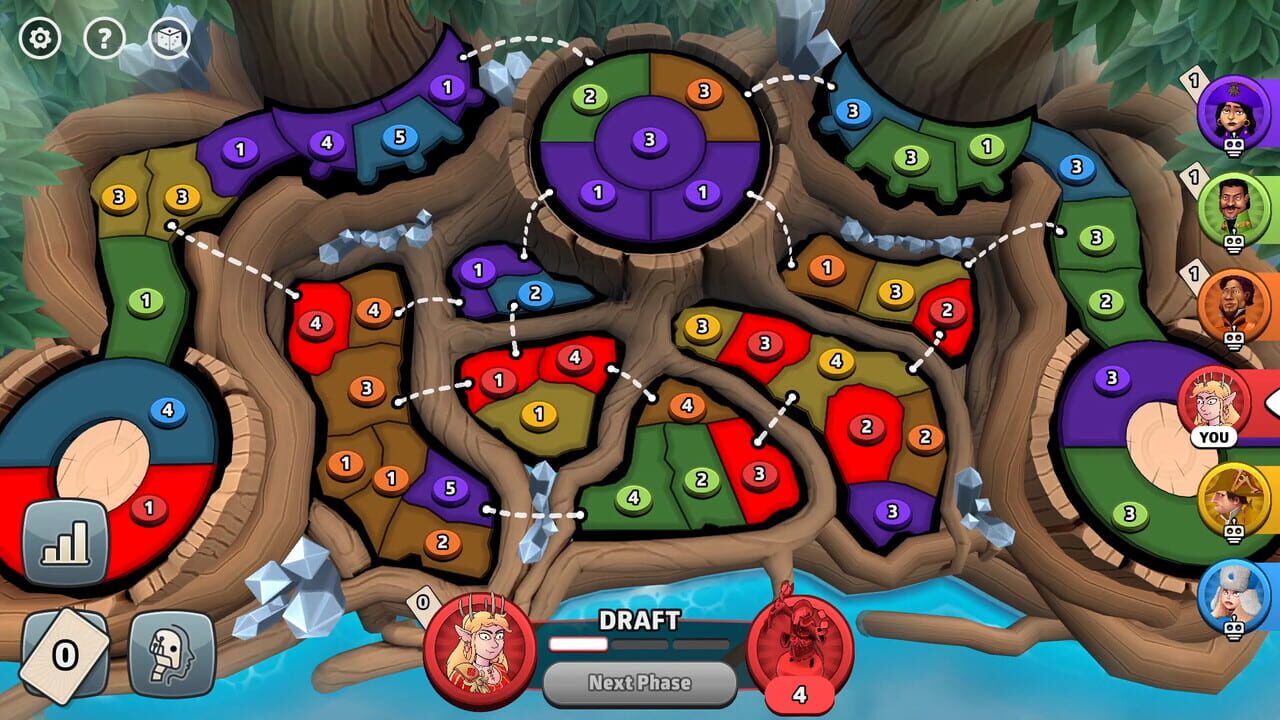Viewport: 1280px width, 720px height.
Task: Click the DRAFT phase title
Action: 639,621
